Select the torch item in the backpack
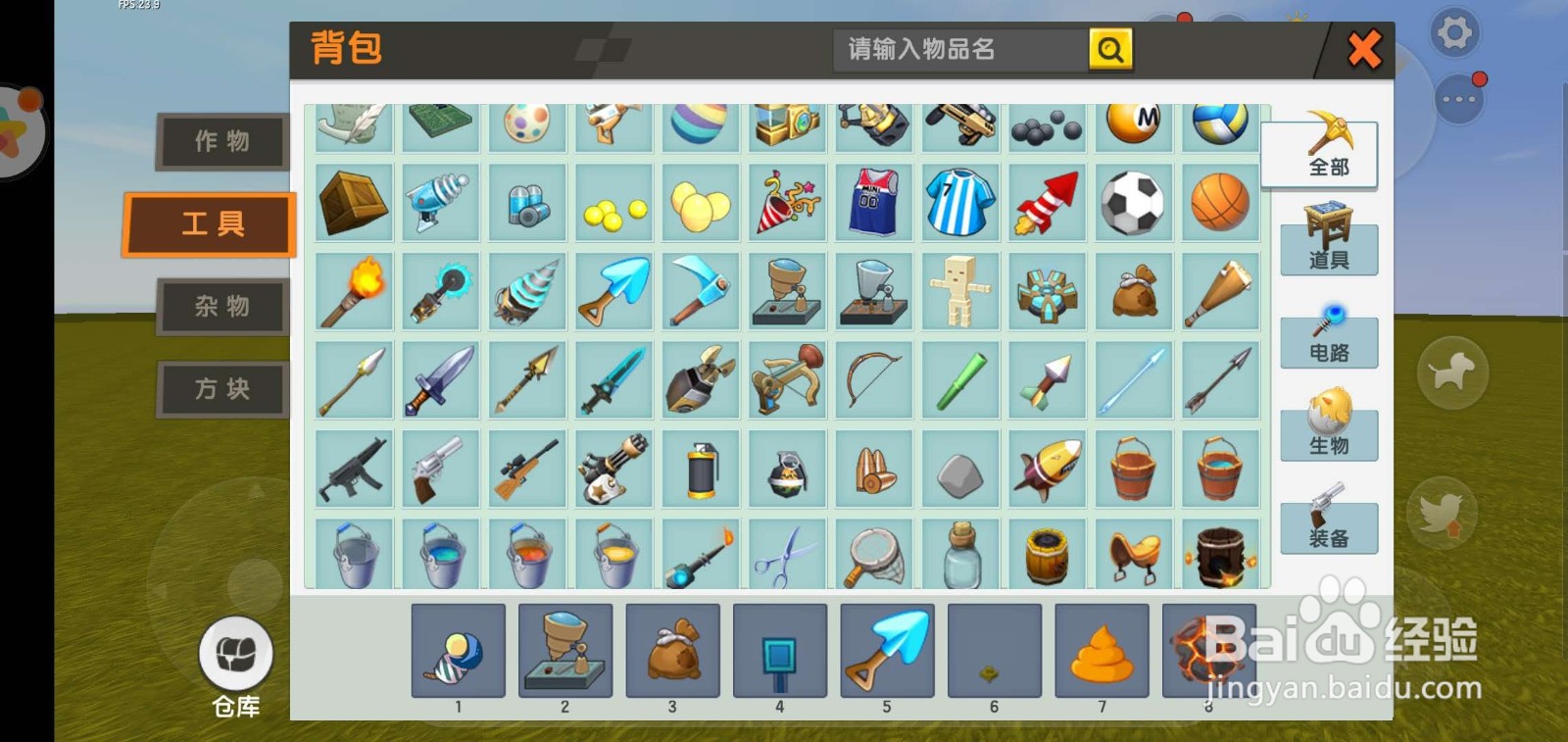 354,290
